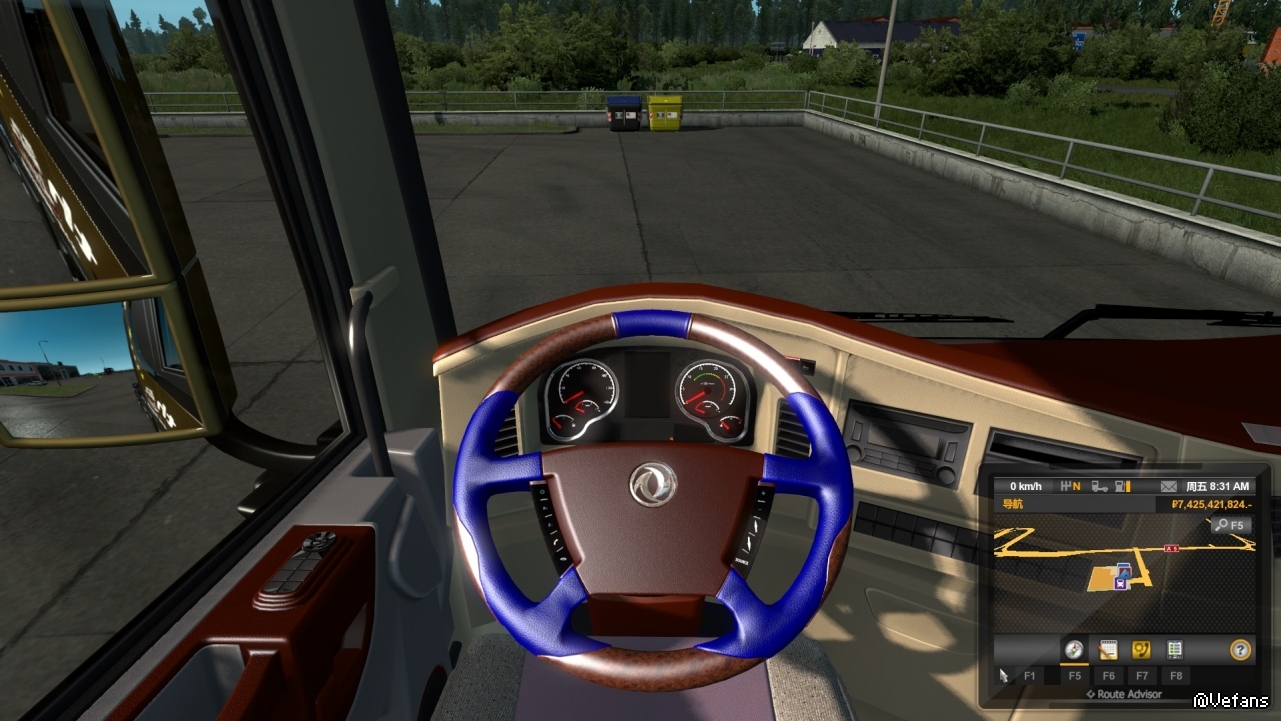Switch to the job notepad tab

(1107, 650)
